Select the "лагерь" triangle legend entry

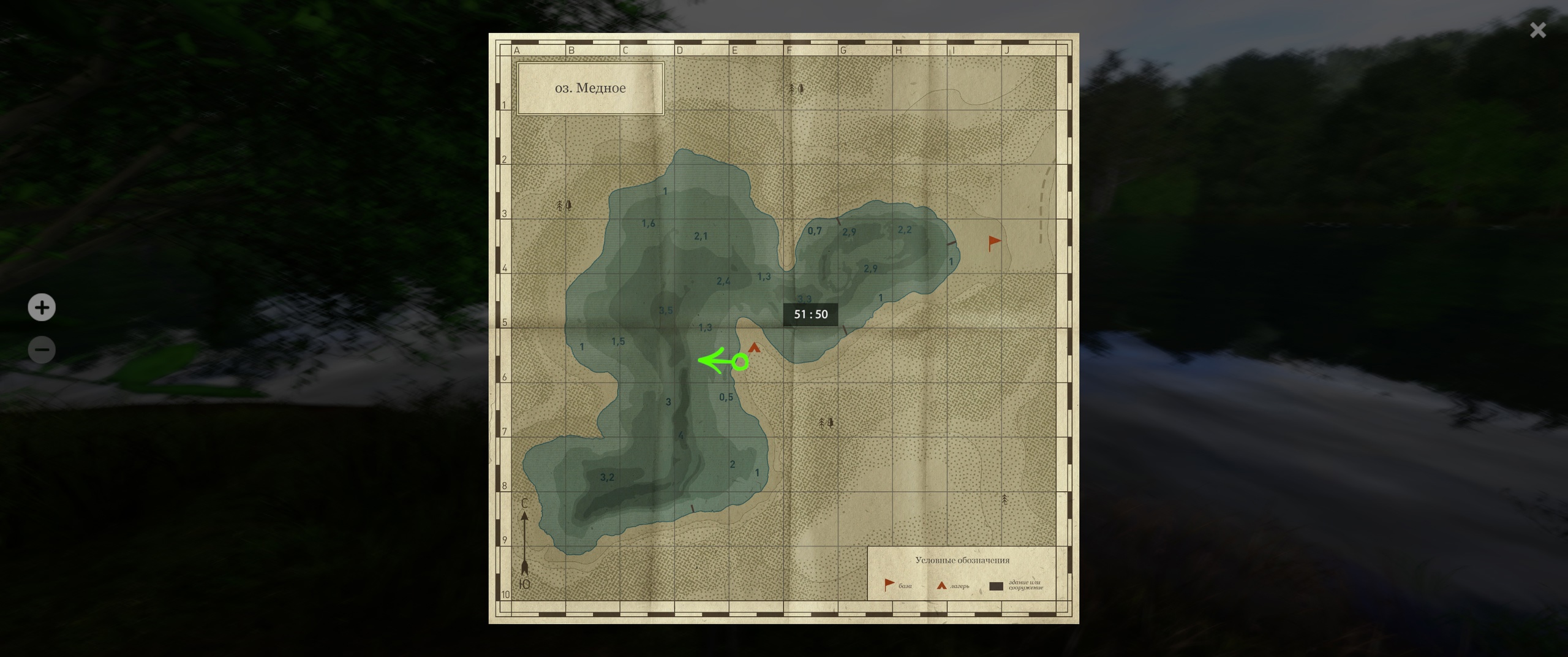[x=952, y=586]
